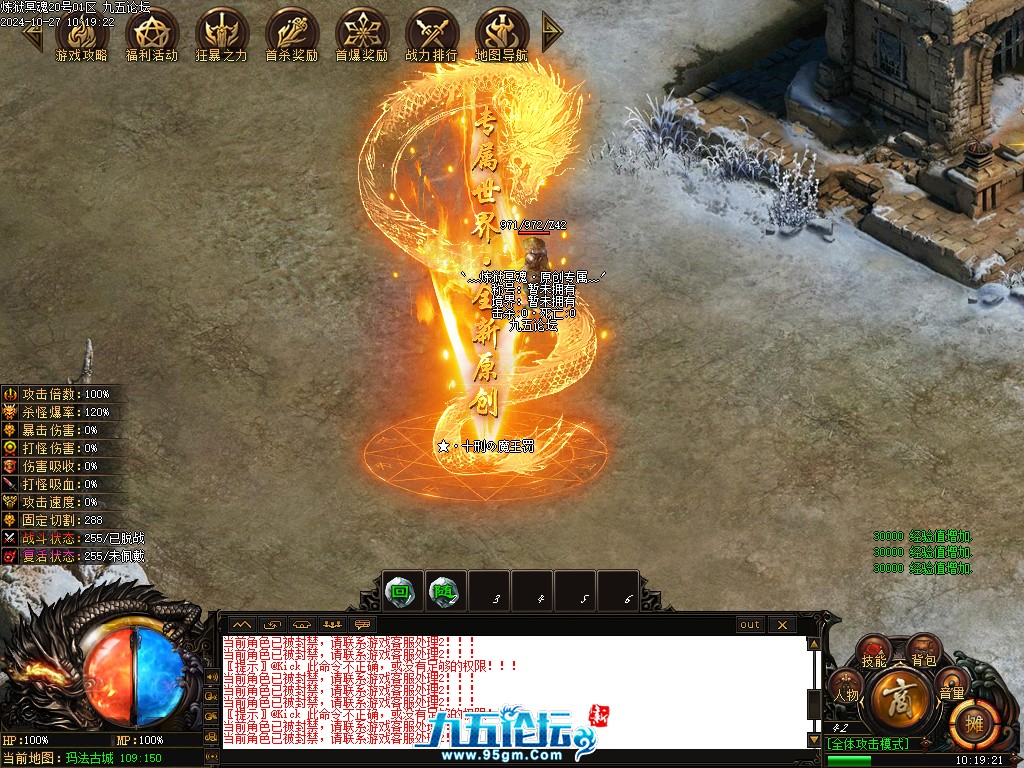Viewport: 1024px width, 768px height.
Task: Show the 首爆奖励 first drop rewards
Action: pos(362,35)
